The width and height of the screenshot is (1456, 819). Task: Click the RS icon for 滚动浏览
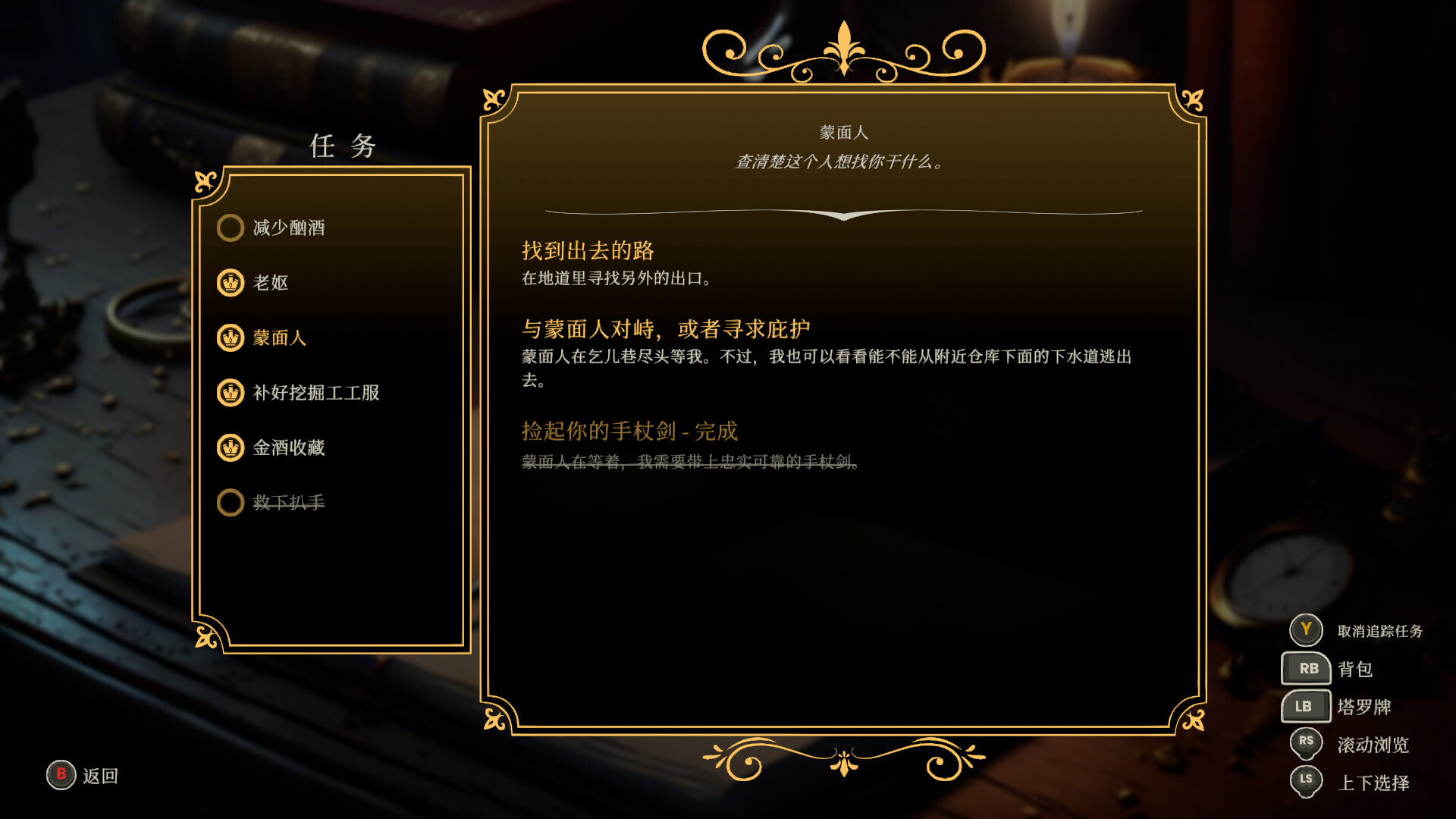click(1306, 743)
